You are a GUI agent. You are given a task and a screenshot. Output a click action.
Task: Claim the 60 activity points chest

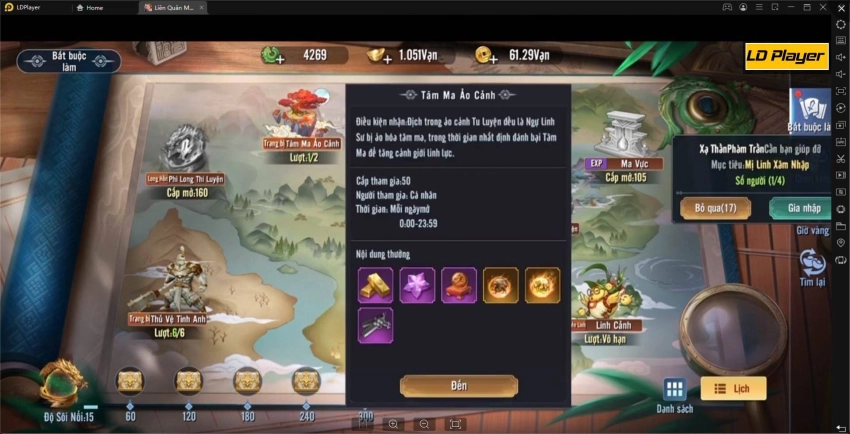click(130, 381)
